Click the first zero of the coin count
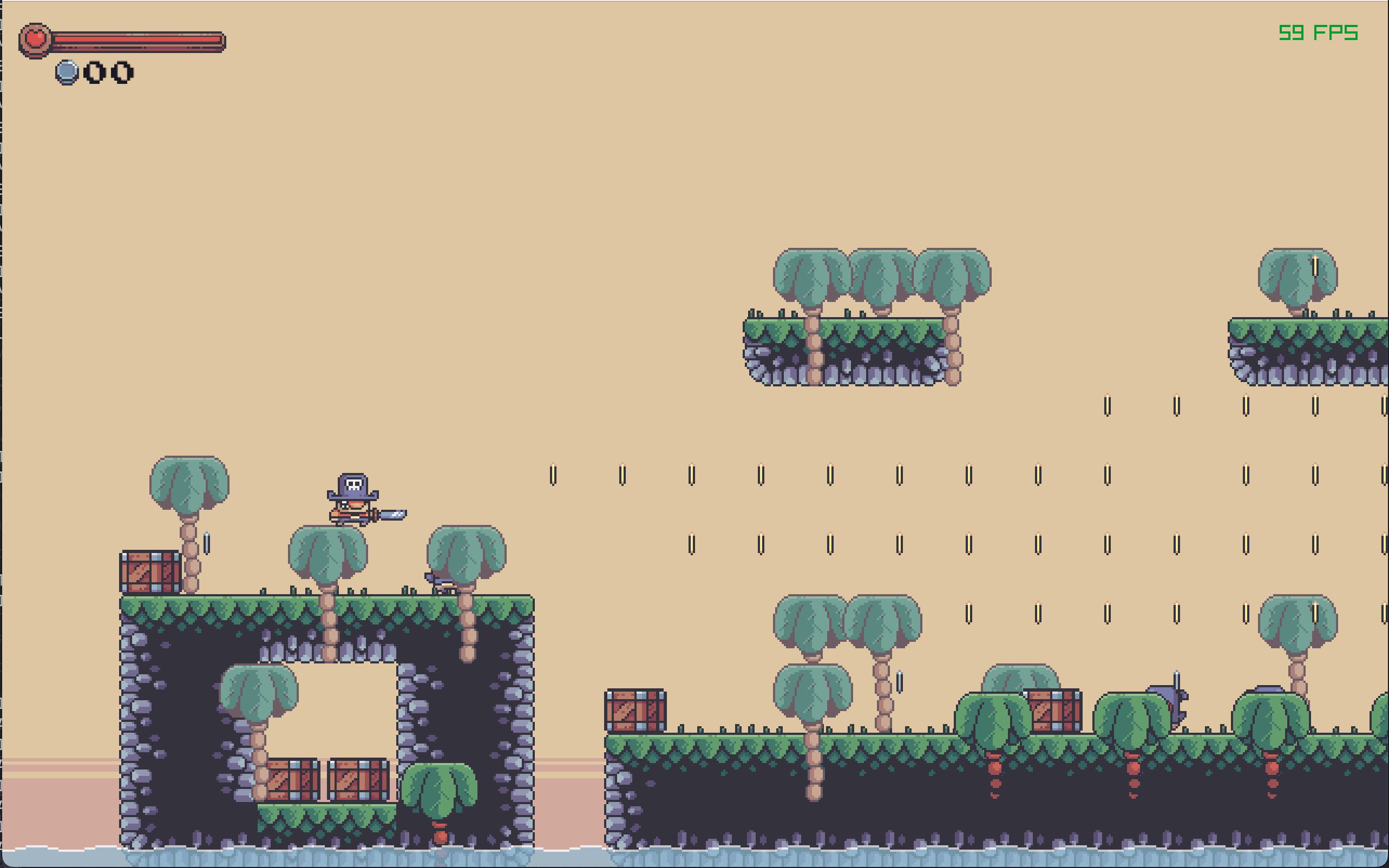Image resolution: width=1389 pixels, height=868 pixels. [94, 71]
